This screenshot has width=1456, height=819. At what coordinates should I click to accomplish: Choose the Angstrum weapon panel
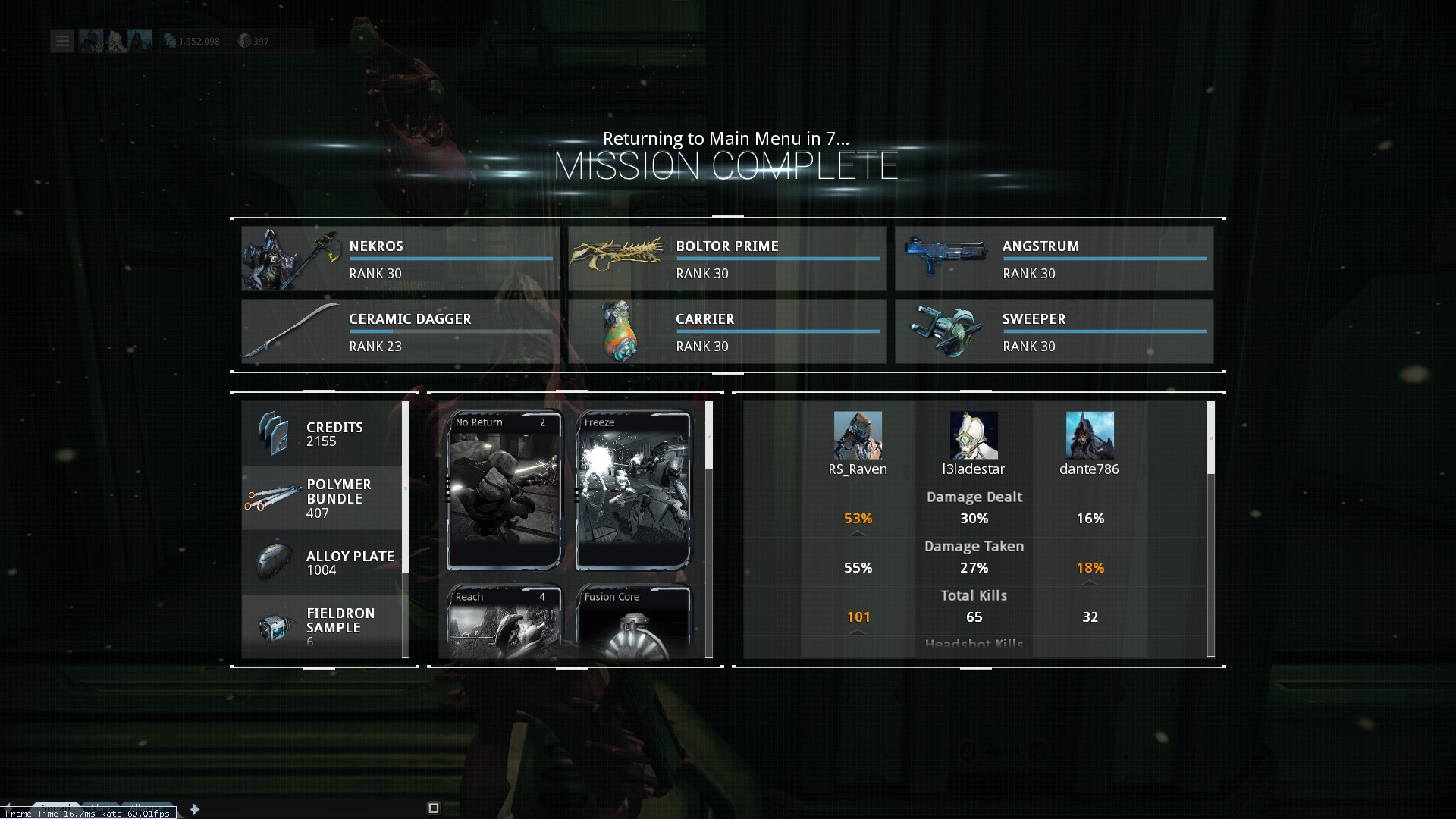(x=1053, y=259)
